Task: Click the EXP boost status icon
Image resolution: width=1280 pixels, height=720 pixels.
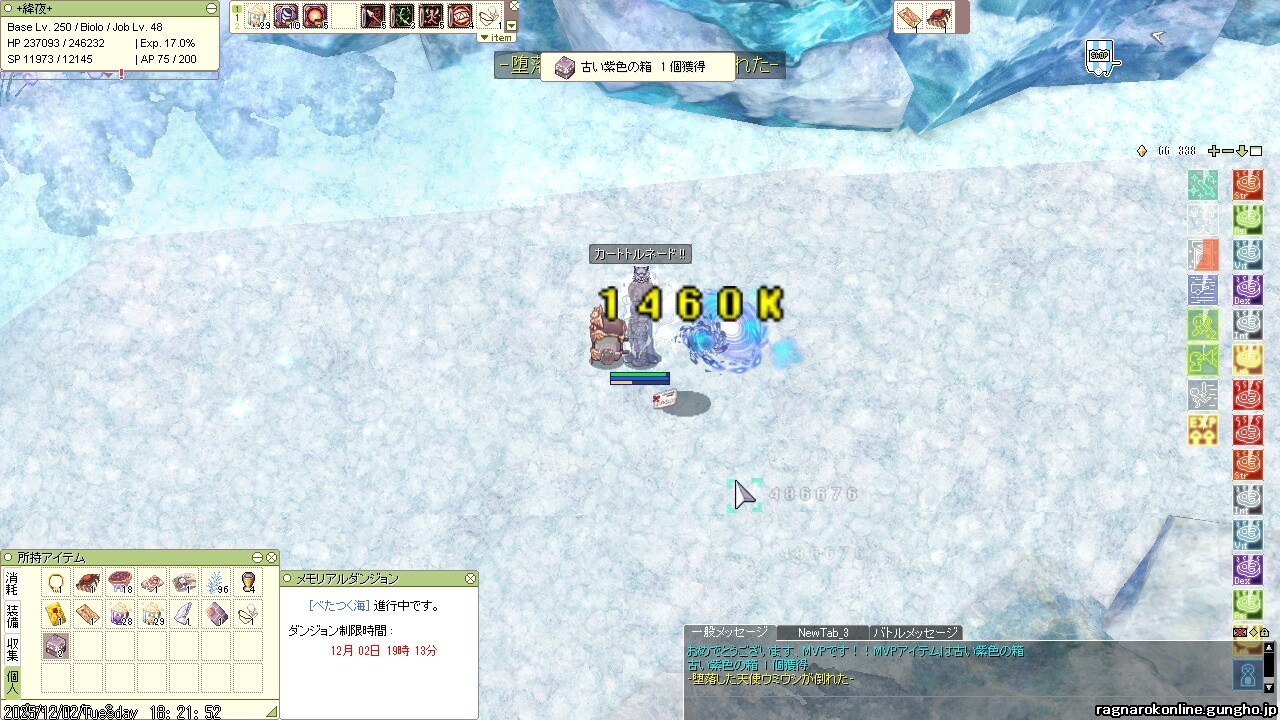Action: click(1203, 430)
